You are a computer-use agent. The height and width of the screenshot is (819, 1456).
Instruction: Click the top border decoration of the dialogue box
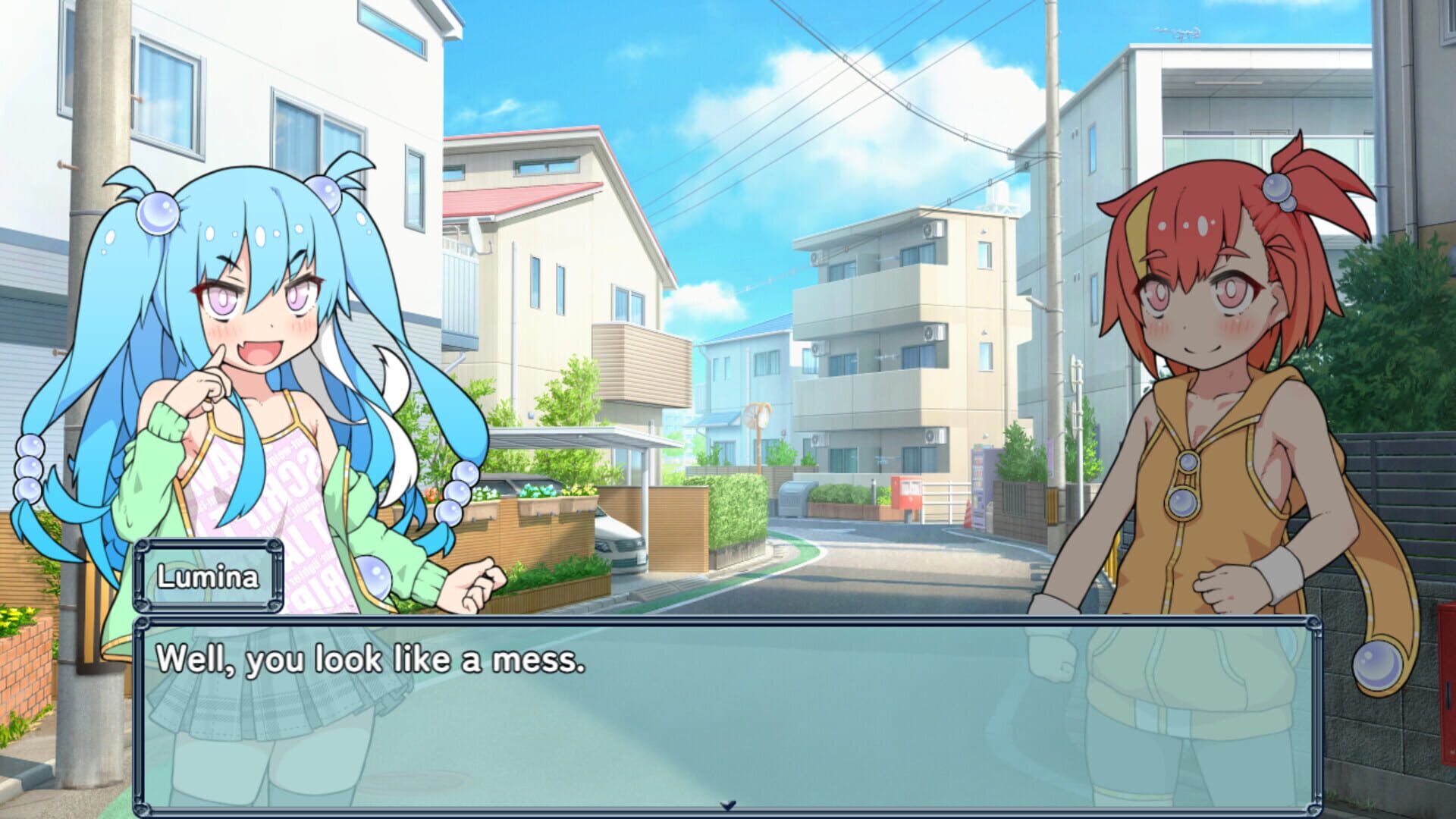(728, 622)
